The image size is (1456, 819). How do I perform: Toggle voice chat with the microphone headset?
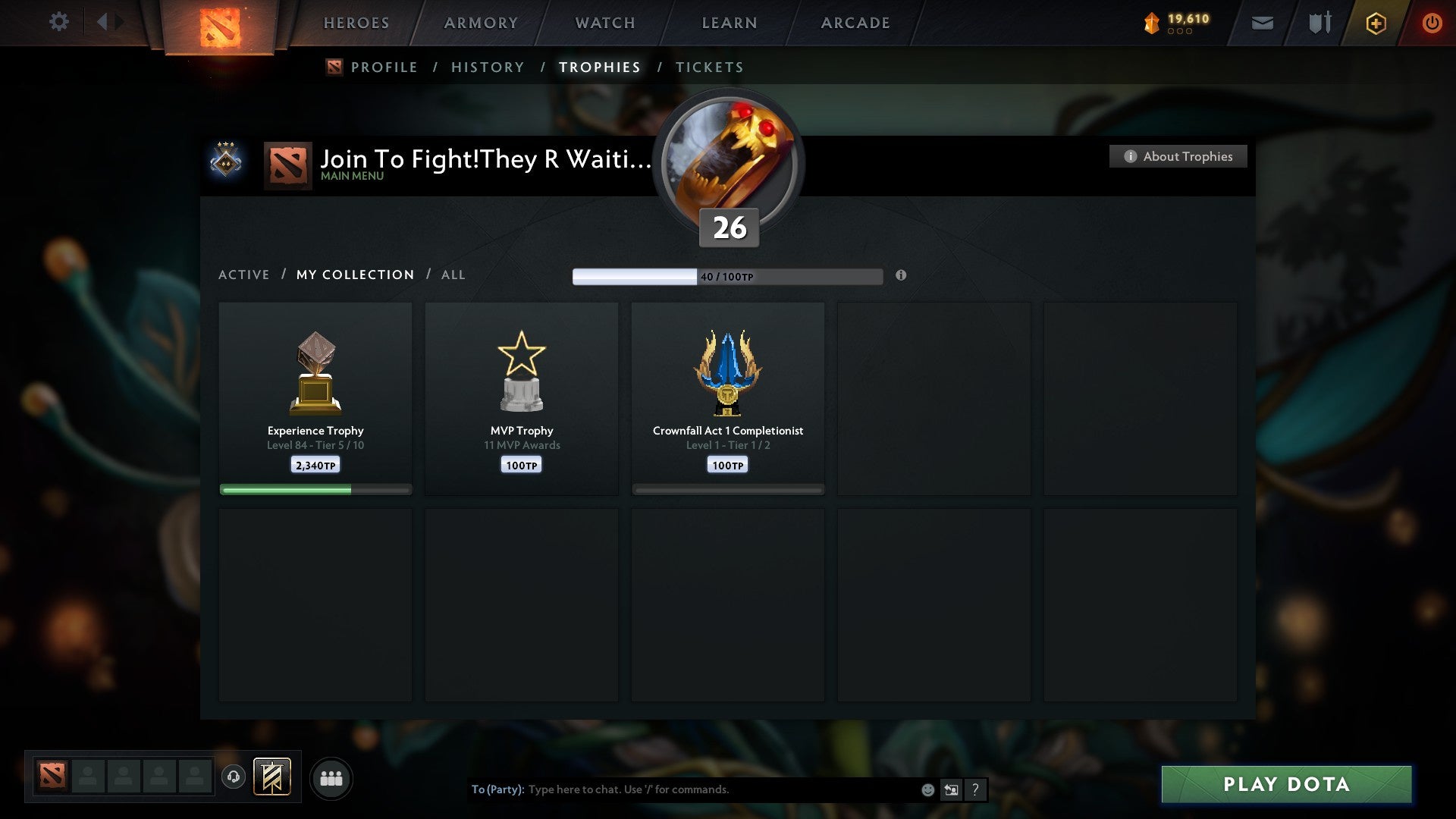tap(234, 776)
